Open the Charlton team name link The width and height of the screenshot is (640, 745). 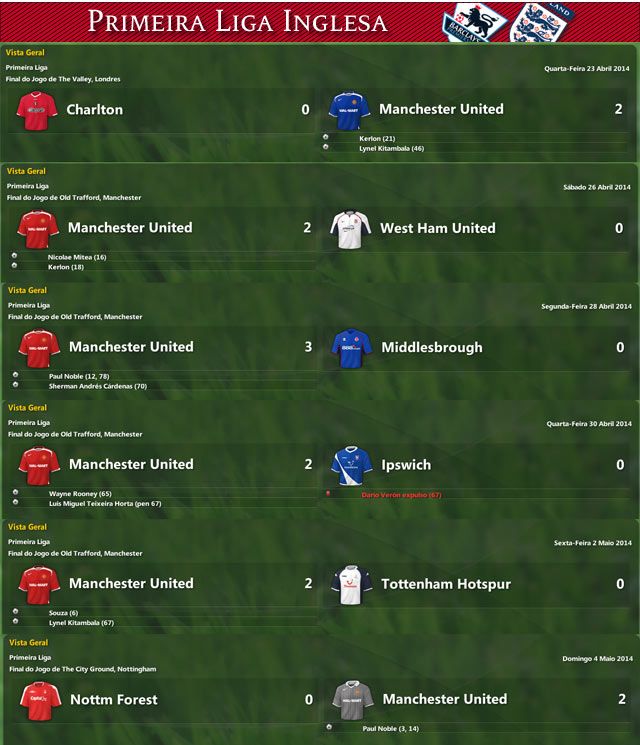[x=94, y=110]
